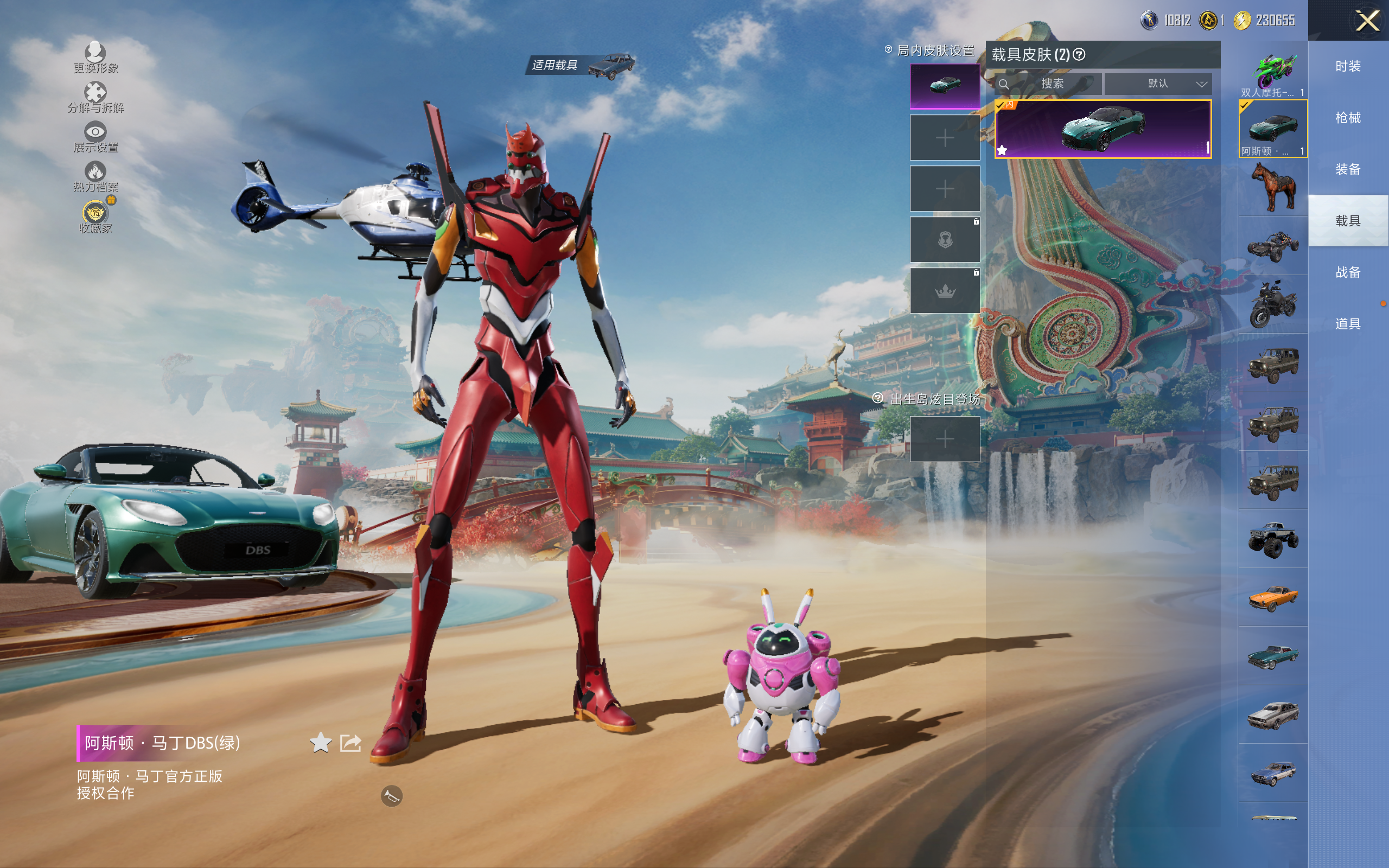Favorite the skin with the star button
Image resolution: width=1389 pixels, height=868 pixels.
320,743
